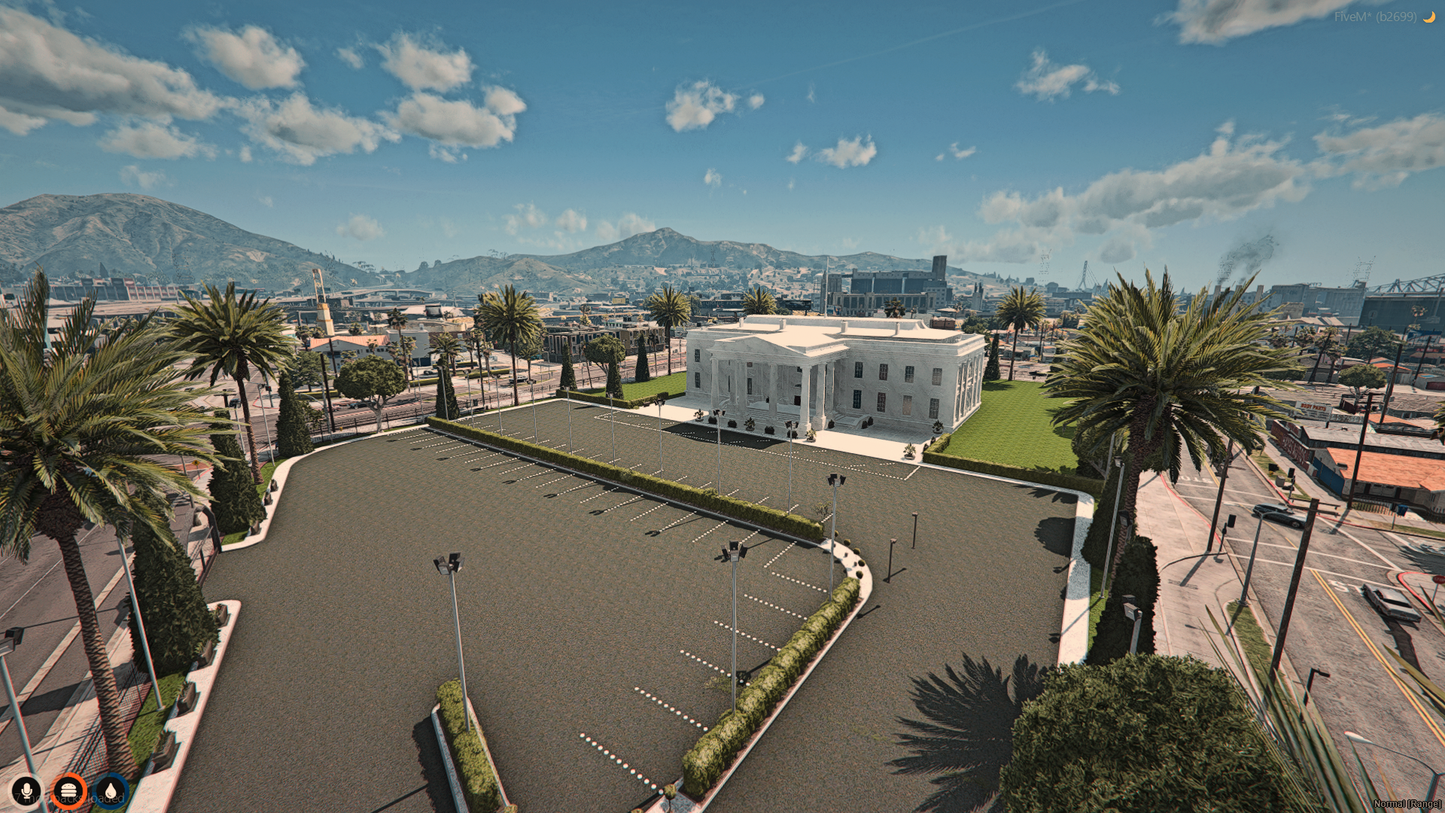Viewport: 1445px width, 813px height.
Task: Click the white circle around the microphone icon
Action: pos(26,791)
